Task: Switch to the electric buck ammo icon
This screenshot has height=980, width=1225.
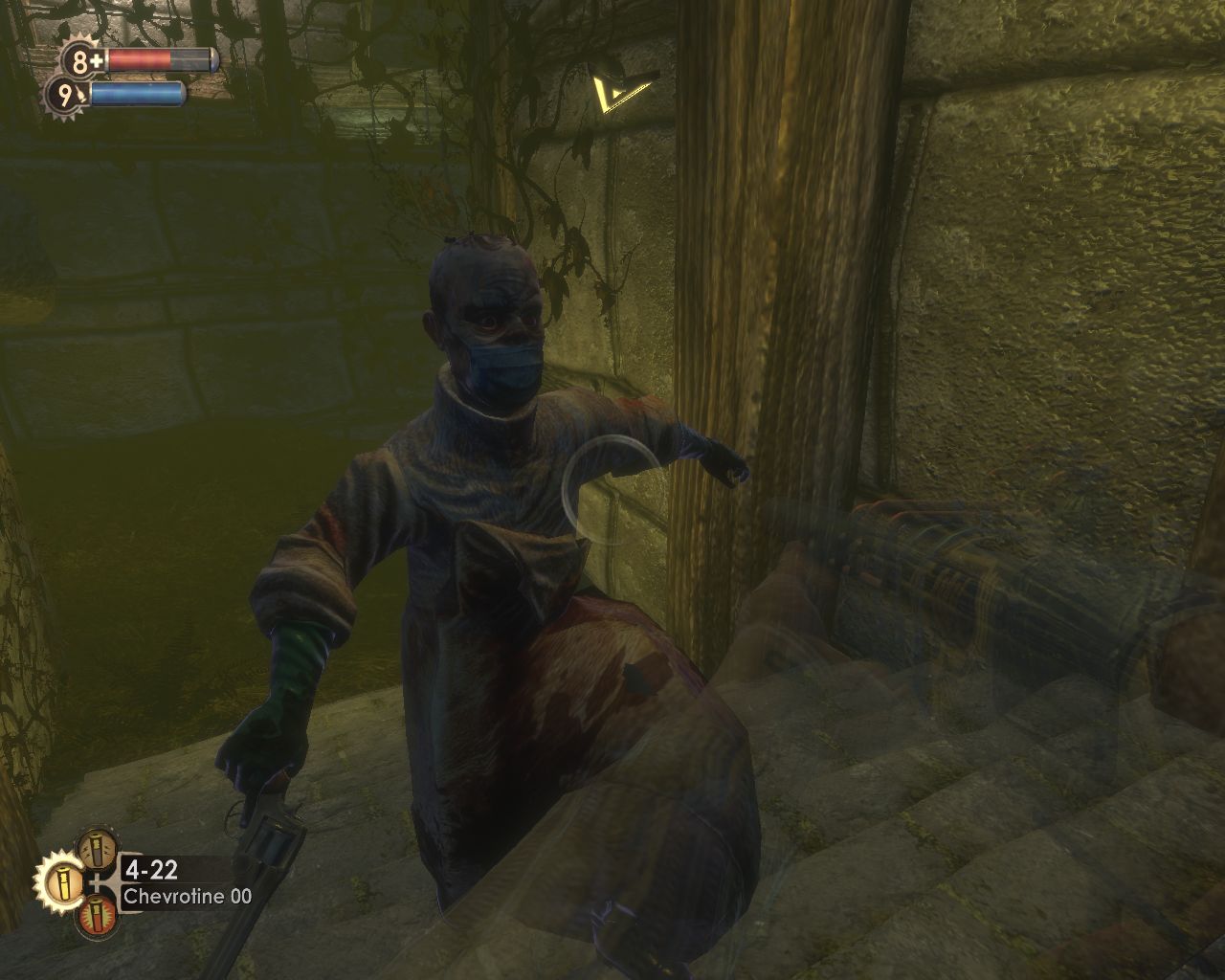Action: click(98, 849)
